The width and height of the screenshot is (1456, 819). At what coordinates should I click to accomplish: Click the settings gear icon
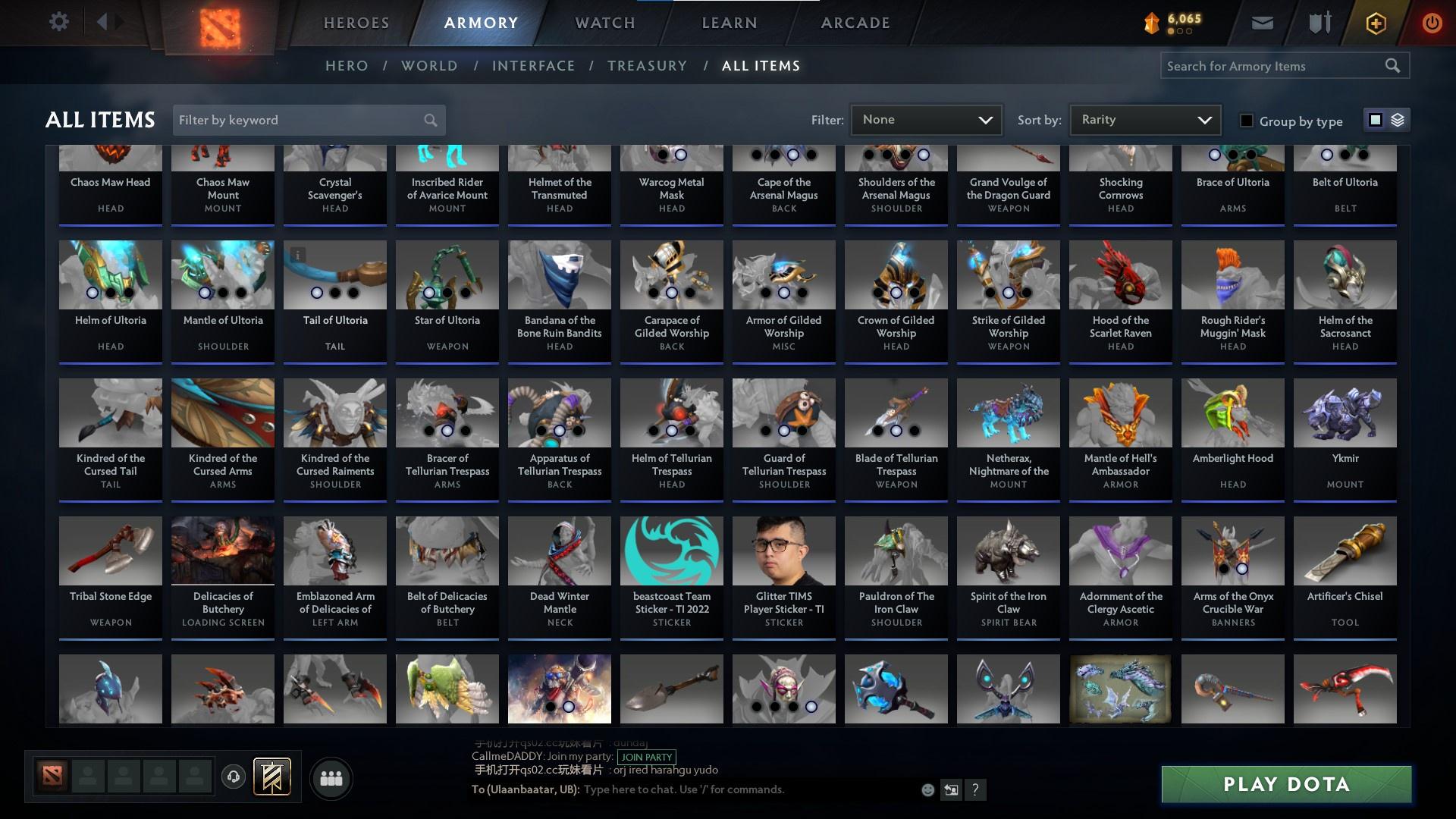click(x=59, y=22)
